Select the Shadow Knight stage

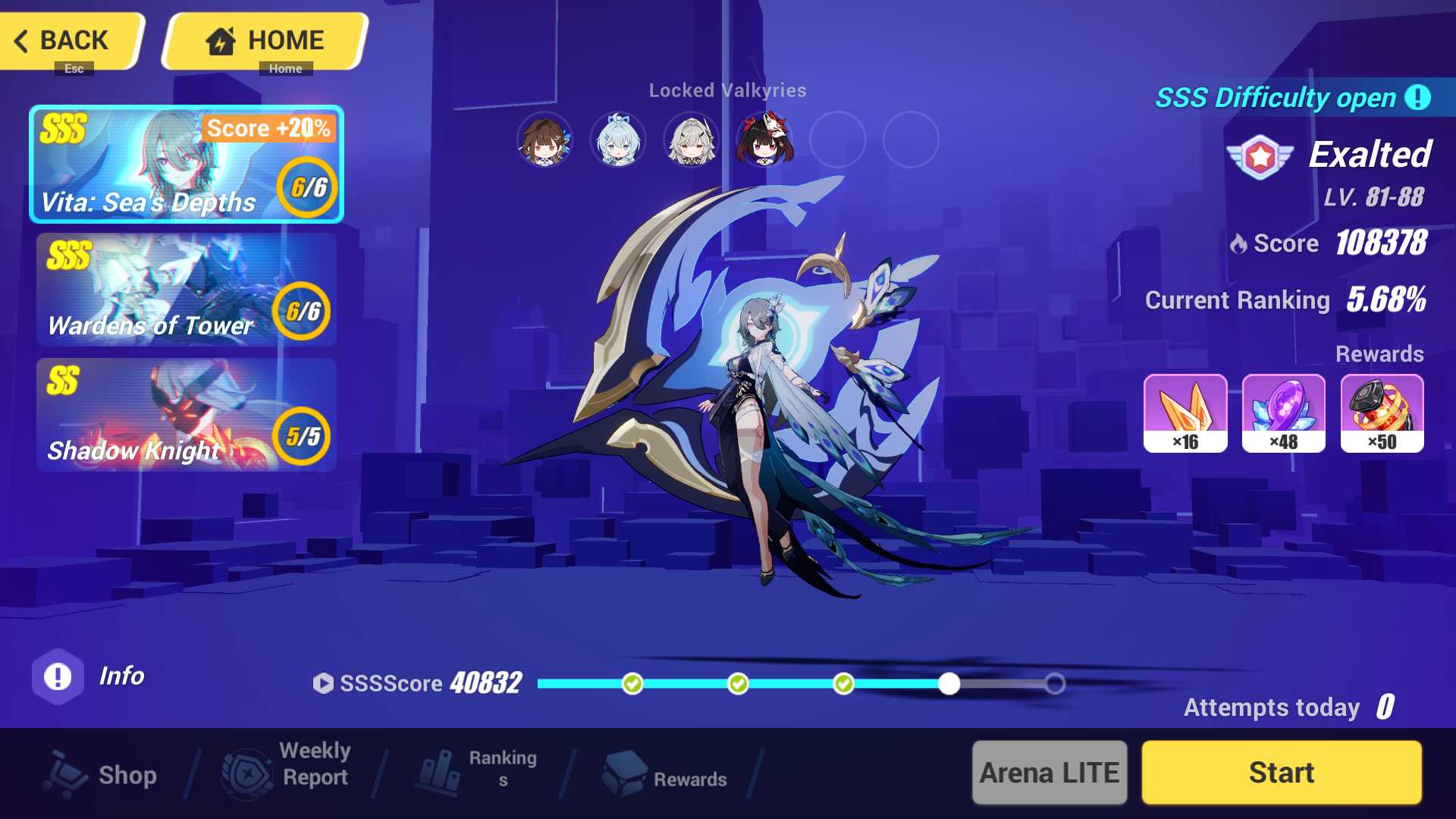click(x=186, y=416)
